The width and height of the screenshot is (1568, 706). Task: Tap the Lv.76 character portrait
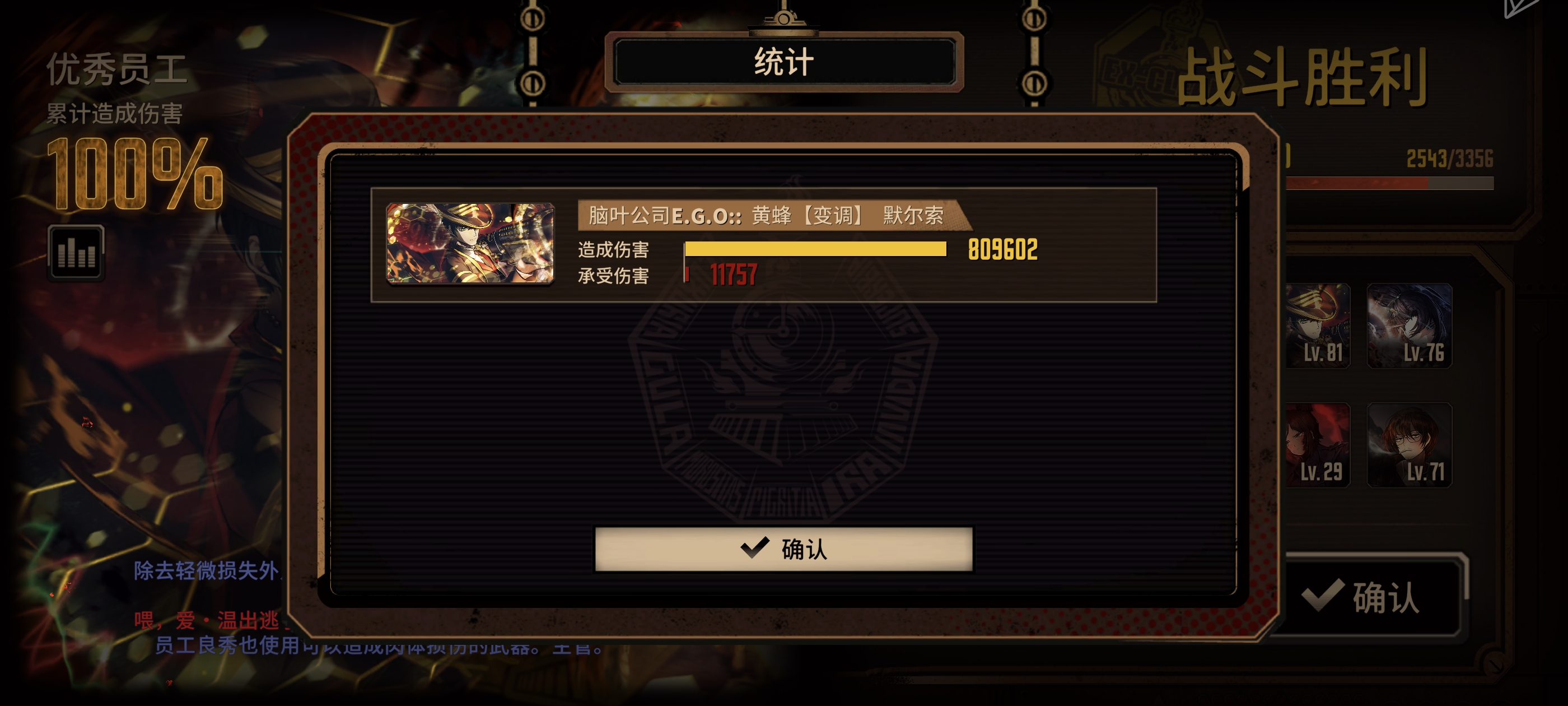pyautogui.click(x=1409, y=326)
